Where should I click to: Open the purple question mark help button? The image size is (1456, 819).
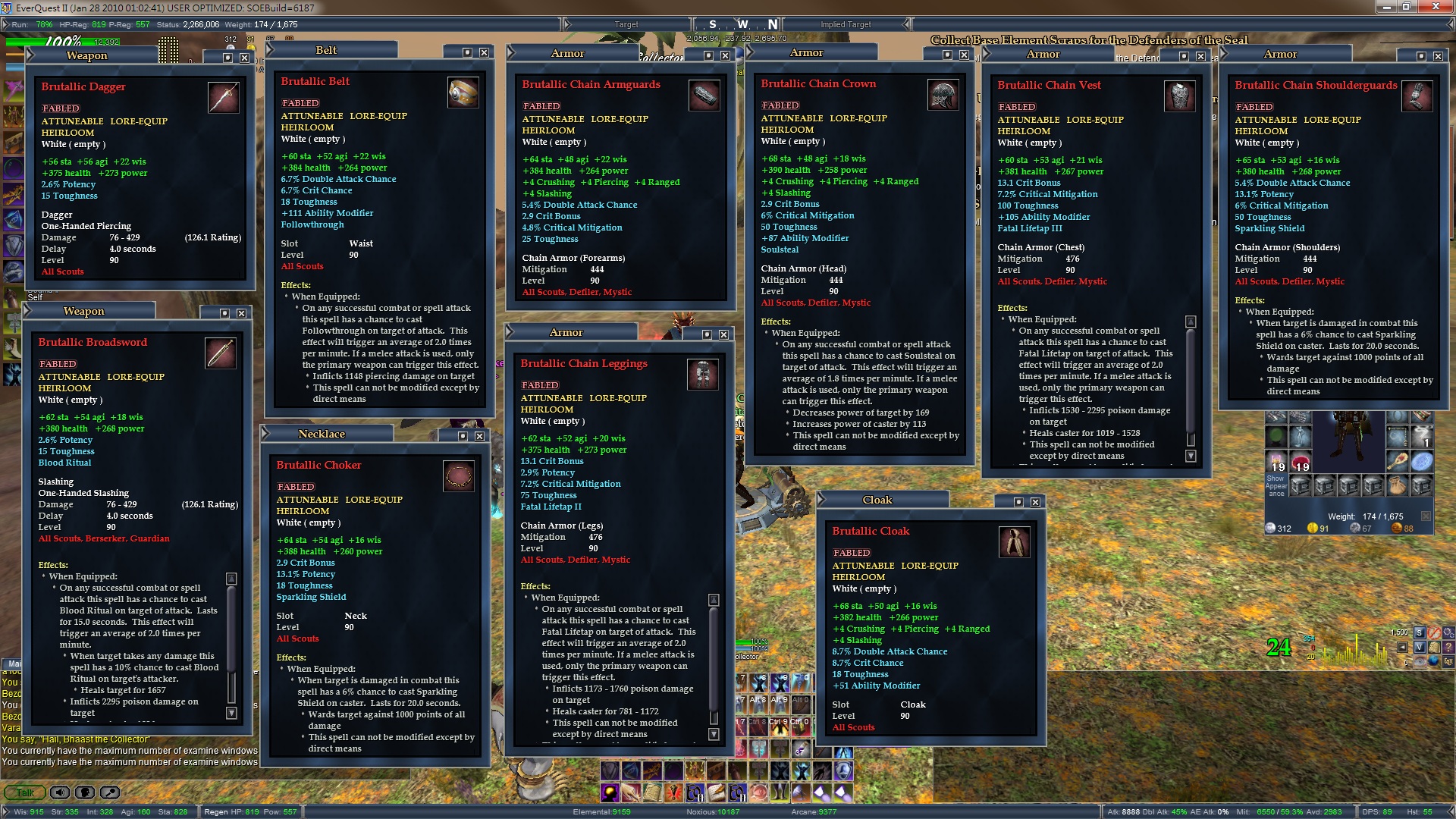tap(1448, 647)
